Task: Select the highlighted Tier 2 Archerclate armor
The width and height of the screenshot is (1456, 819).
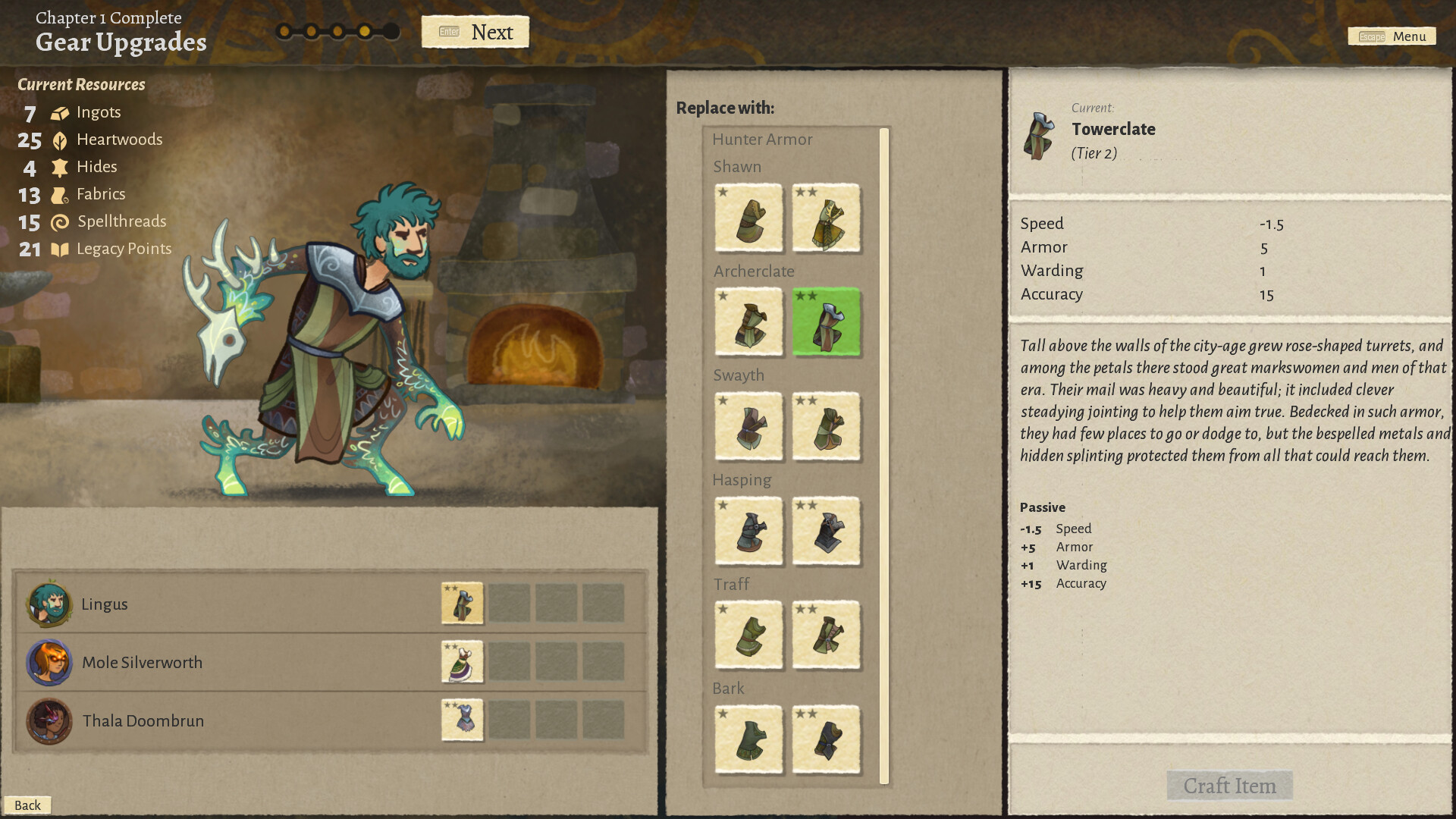Action: (826, 322)
